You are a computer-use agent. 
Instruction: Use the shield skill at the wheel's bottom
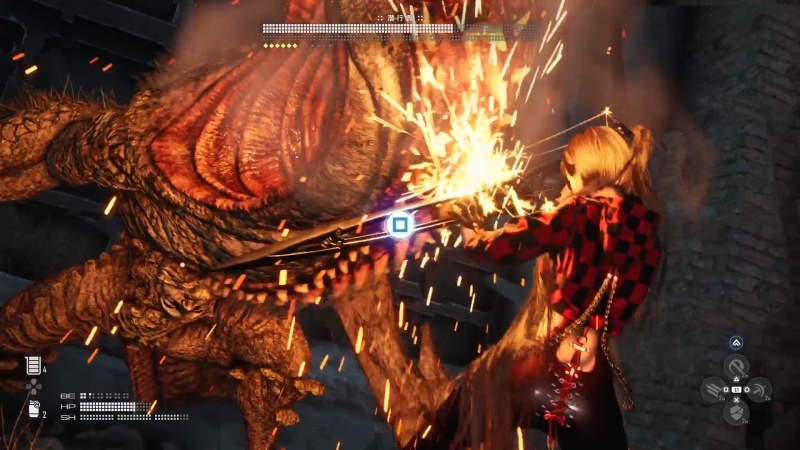click(x=736, y=412)
